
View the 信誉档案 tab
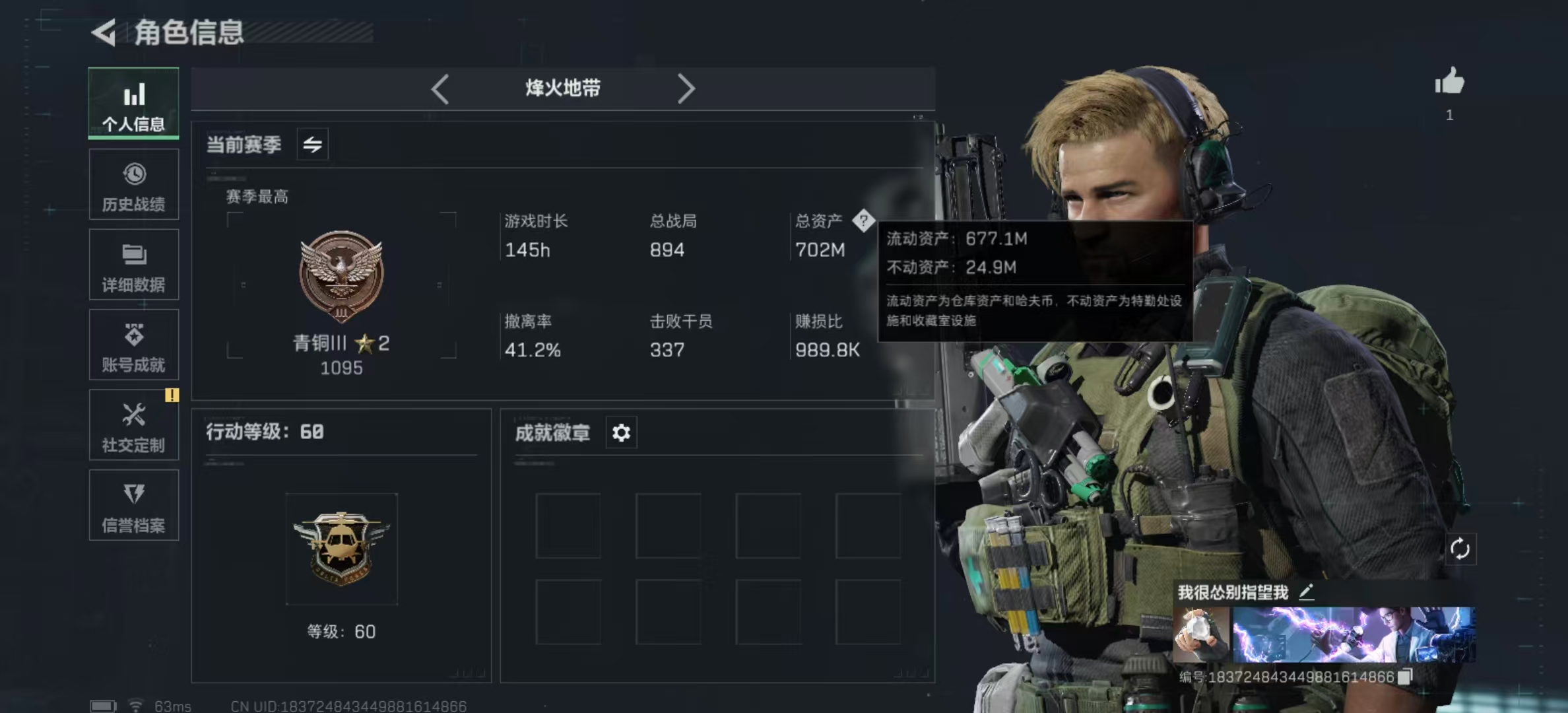133,505
